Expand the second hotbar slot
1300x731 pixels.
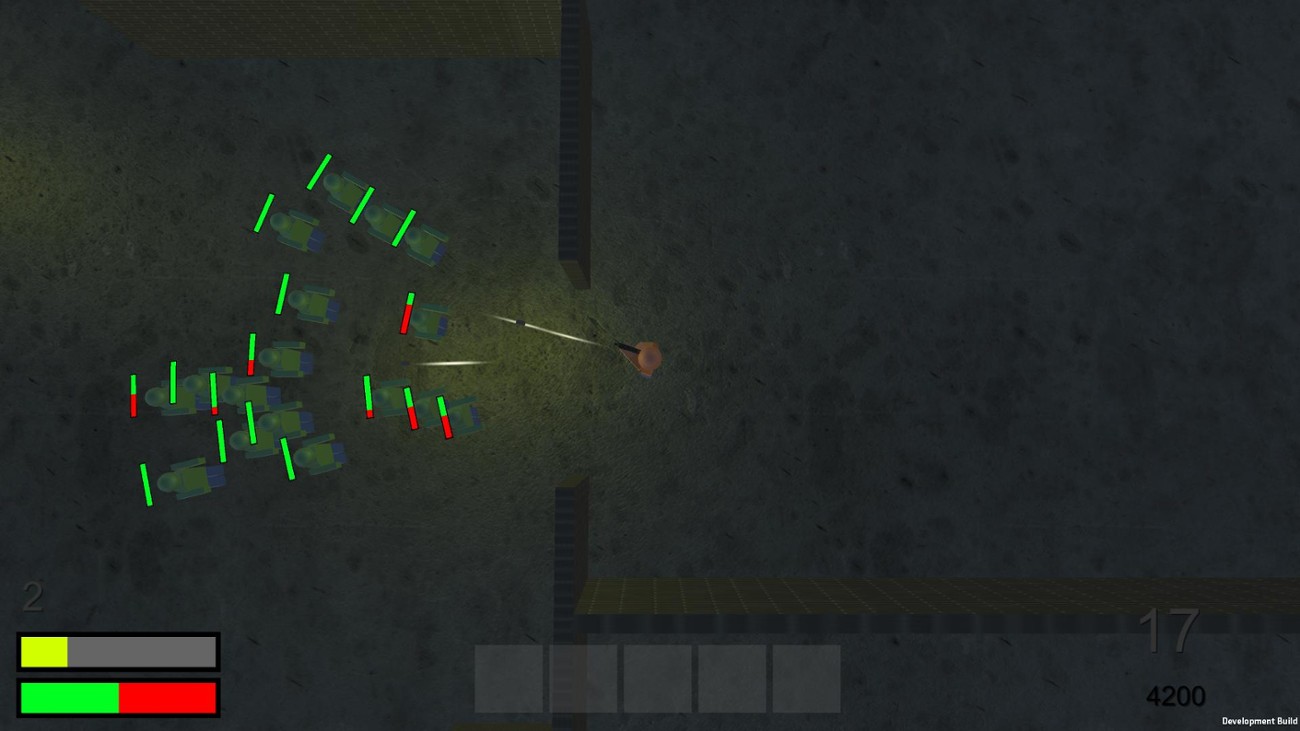tap(585, 680)
